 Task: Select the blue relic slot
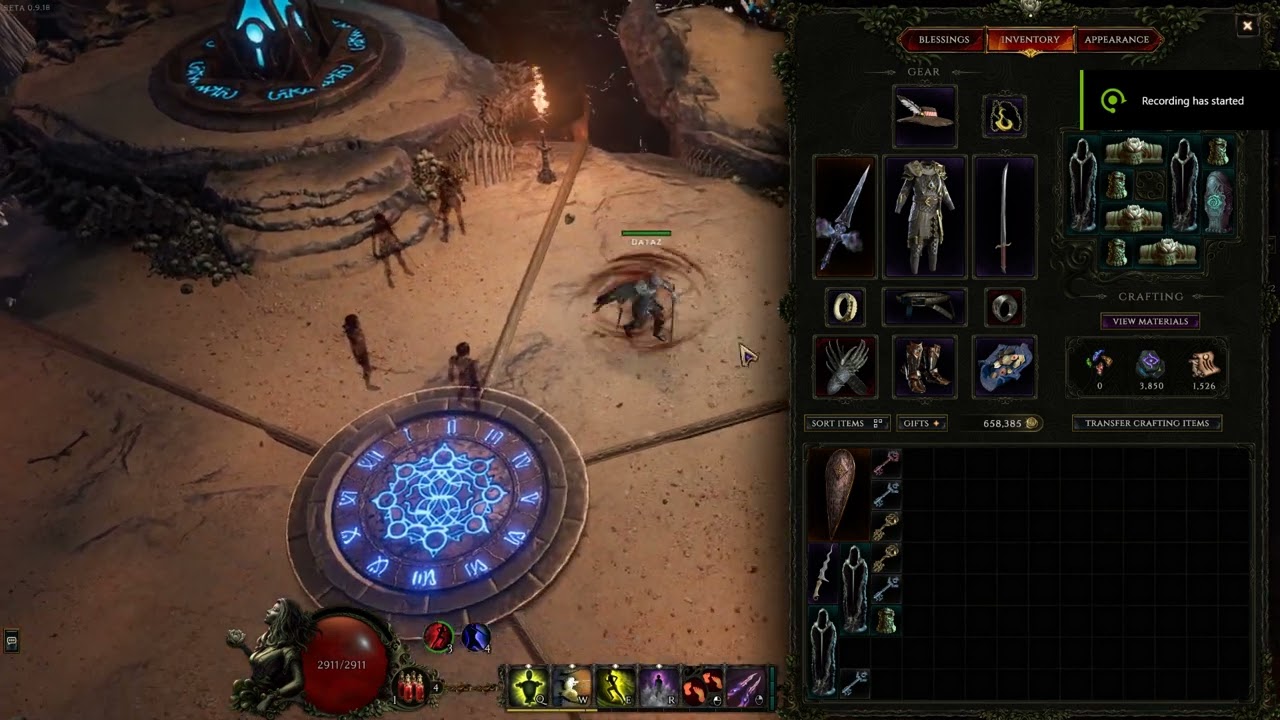[x=1004, y=367]
